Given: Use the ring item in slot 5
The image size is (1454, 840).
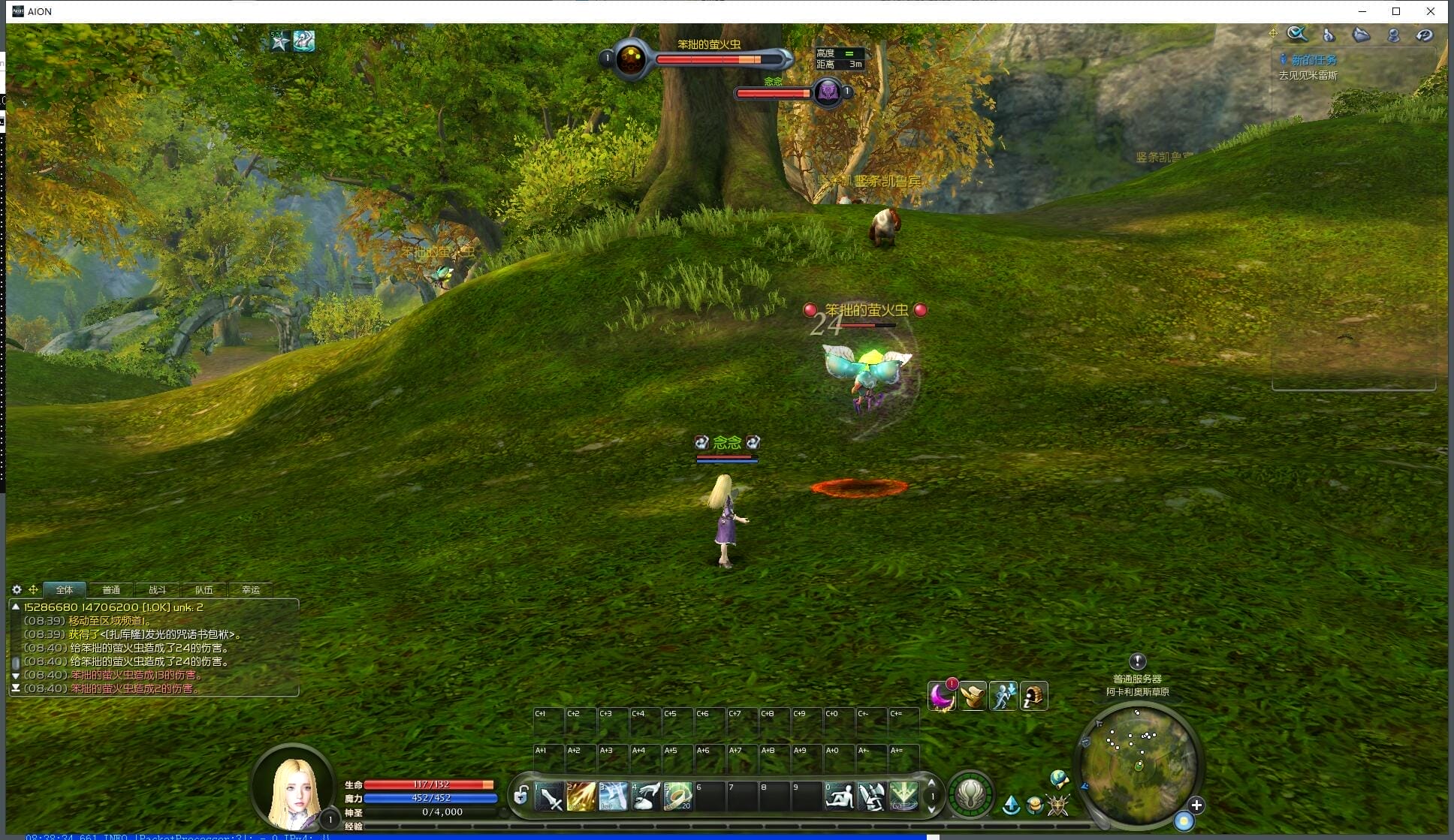Looking at the screenshot, I should [x=677, y=796].
